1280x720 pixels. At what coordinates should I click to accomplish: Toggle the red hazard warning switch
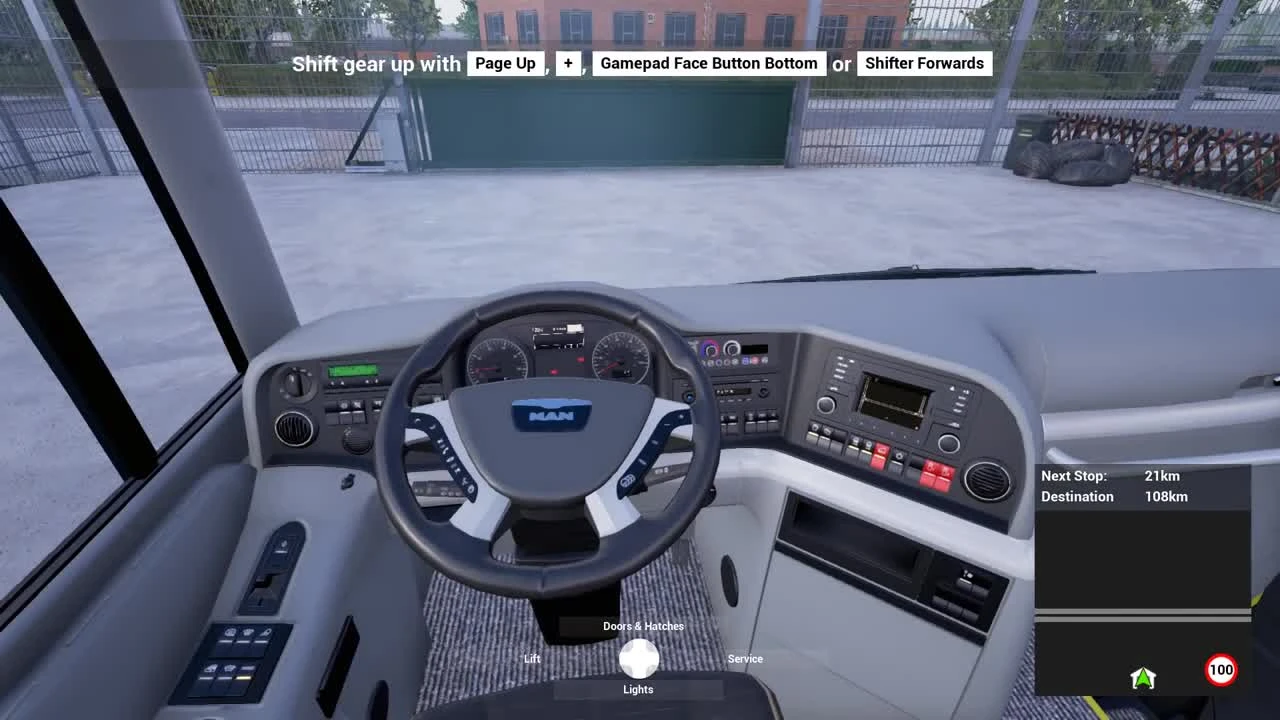coord(879,455)
